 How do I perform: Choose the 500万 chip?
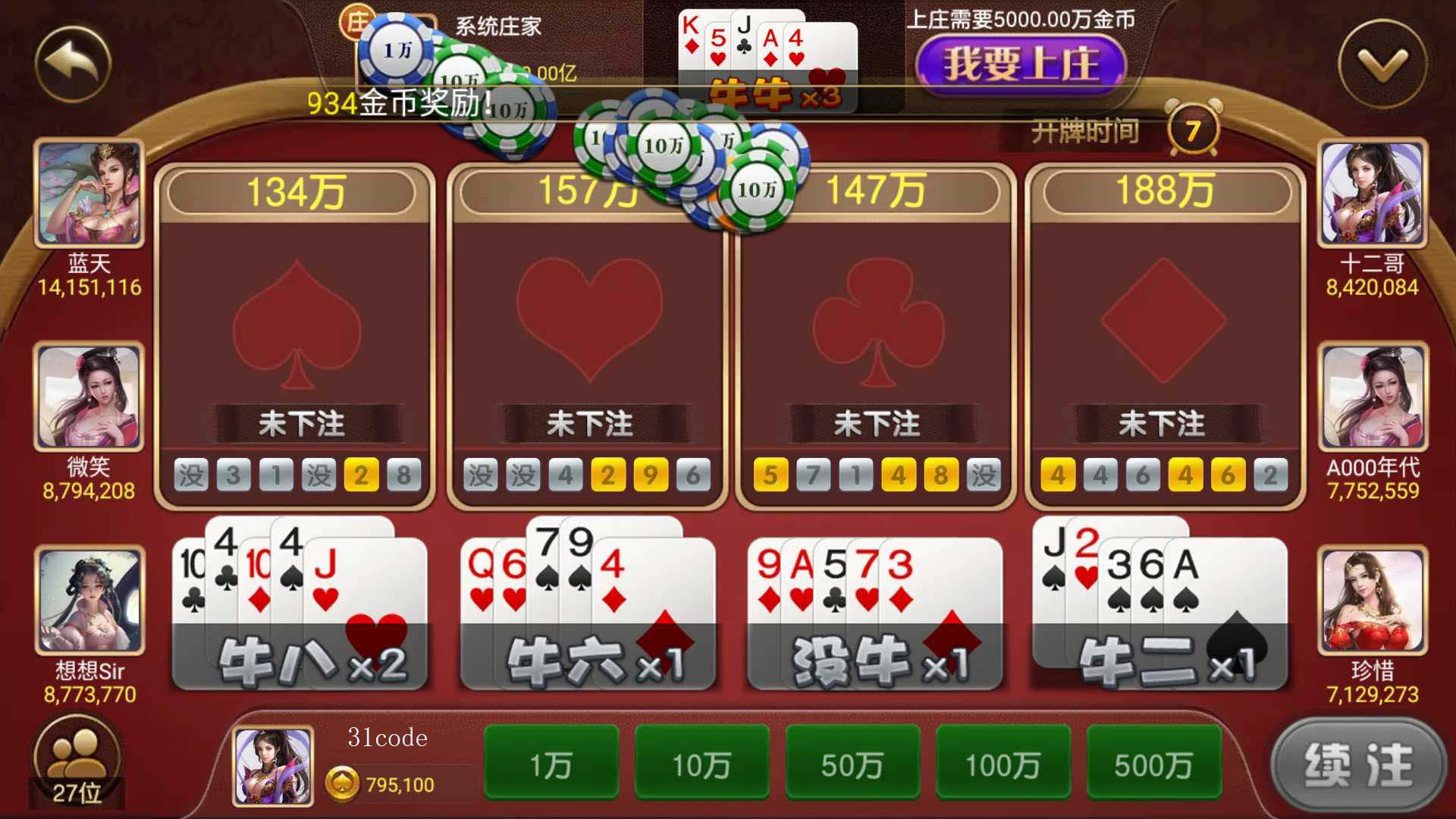click(1153, 764)
